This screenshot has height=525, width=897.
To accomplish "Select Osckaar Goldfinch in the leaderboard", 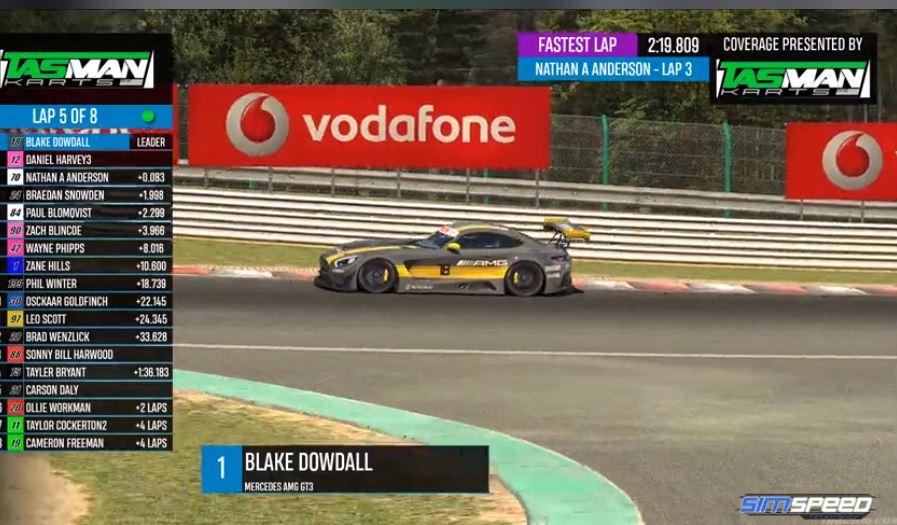I will point(88,301).
